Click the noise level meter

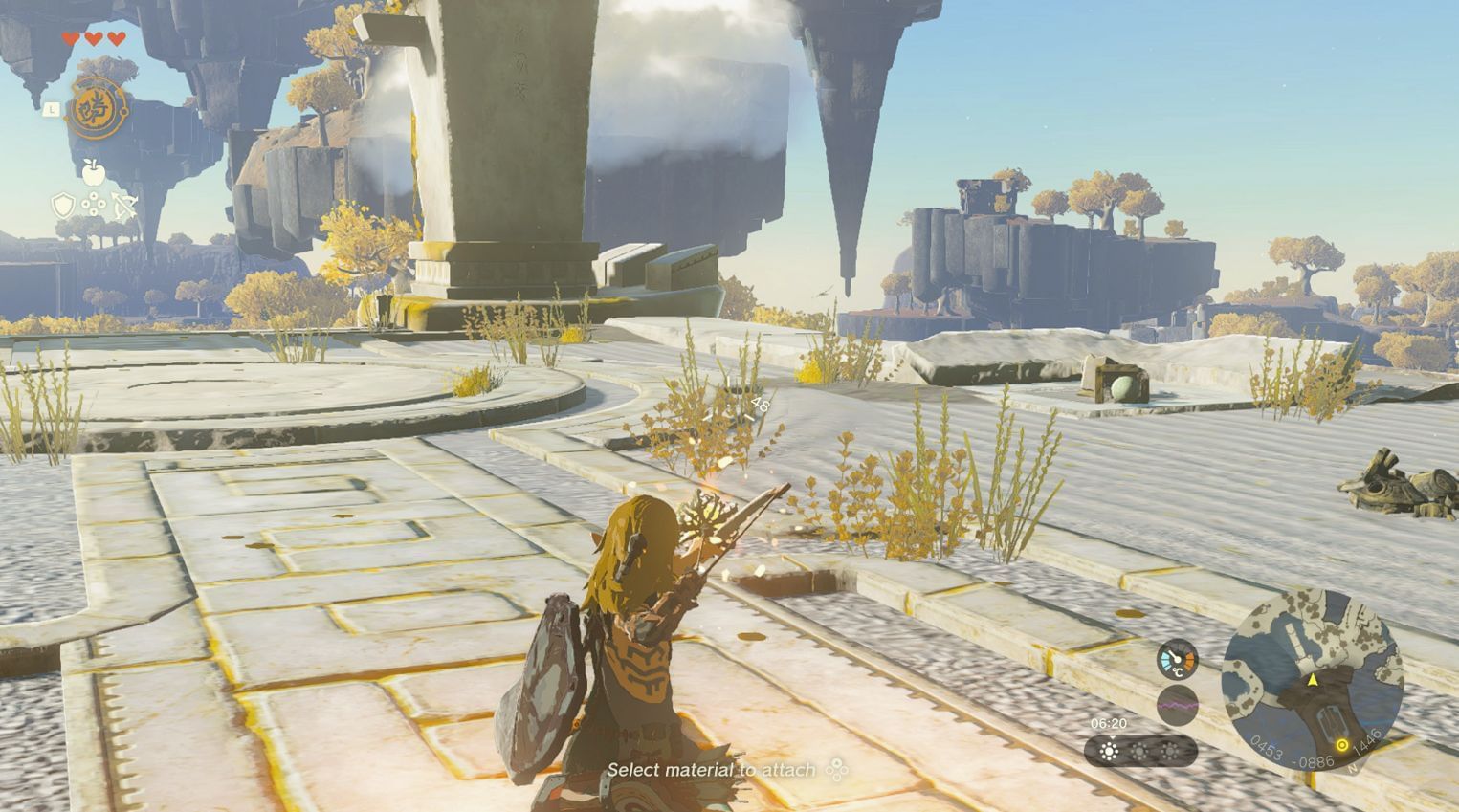pyautogui.click(x=1178, y=705)
